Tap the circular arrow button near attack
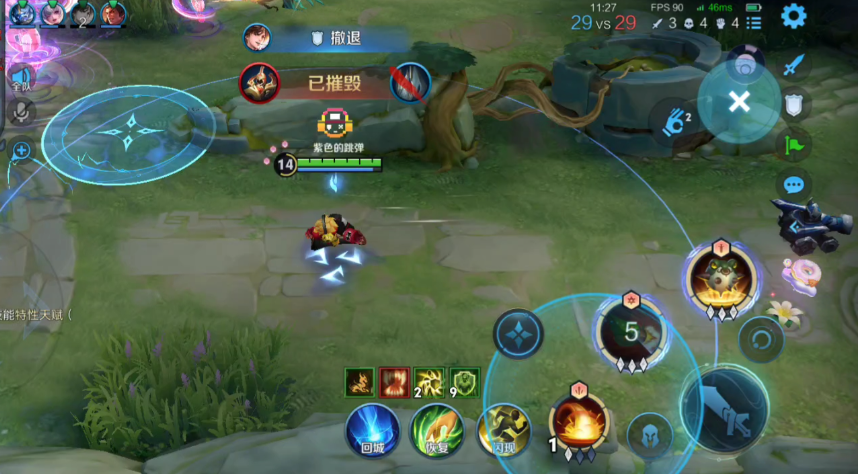Screen dimensions: 858x474 click(x=760, y=338)
